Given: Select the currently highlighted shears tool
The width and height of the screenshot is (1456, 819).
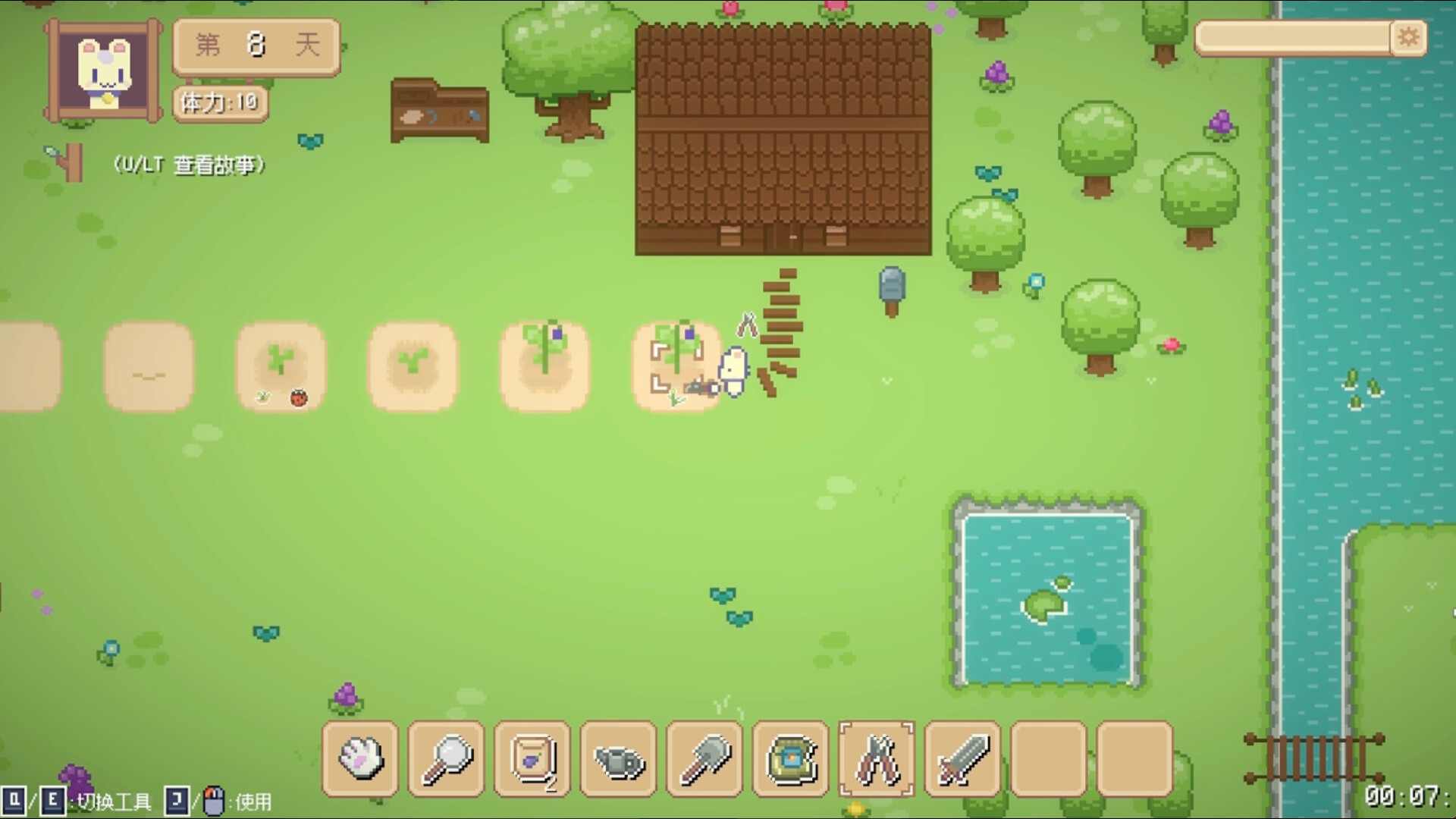Looking at the screenshot, I should [876, 758].
